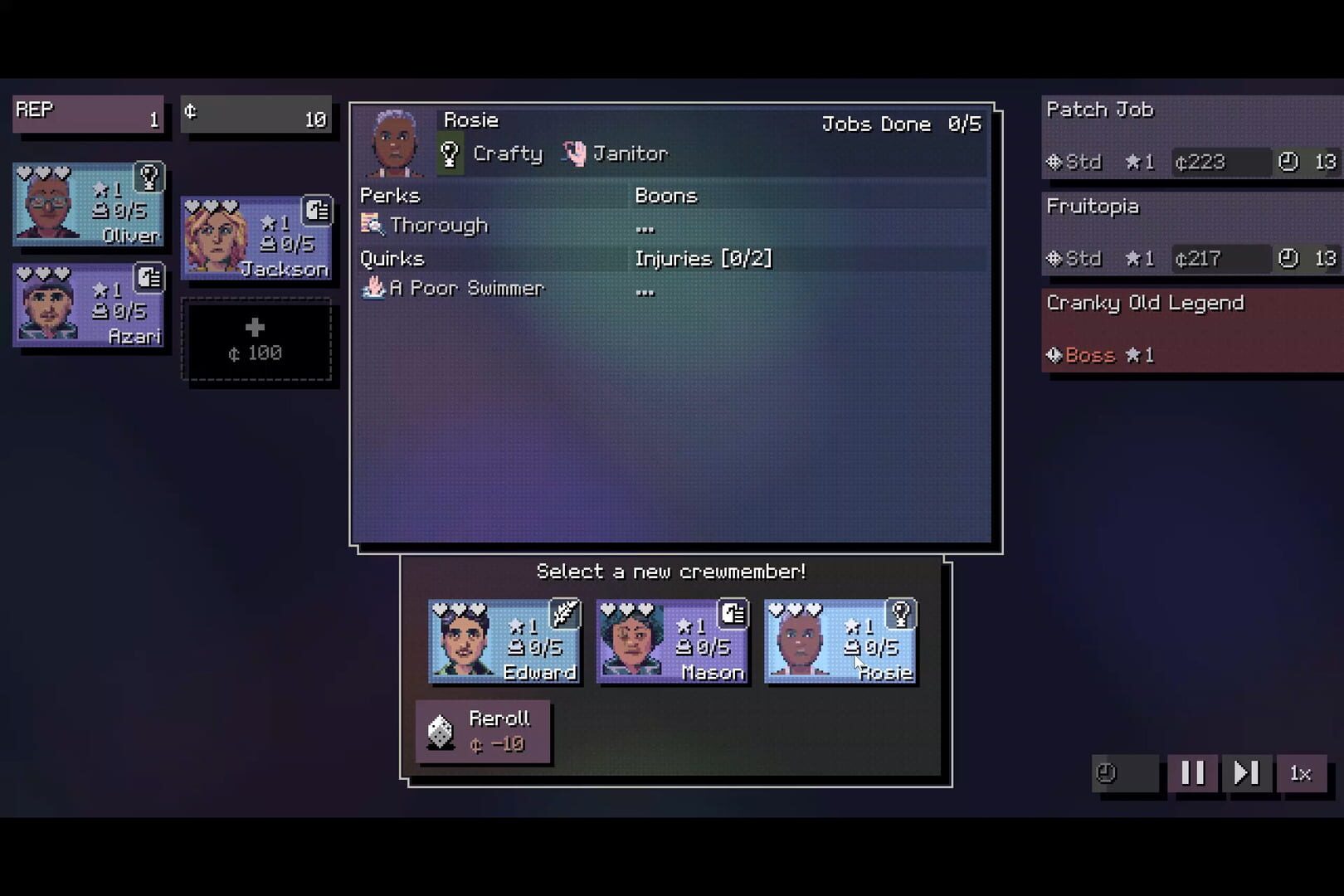Viewport: 1344px width, 896px height.
Task: Click the card icon on Jackson's portrait
Action: (319, 210)
